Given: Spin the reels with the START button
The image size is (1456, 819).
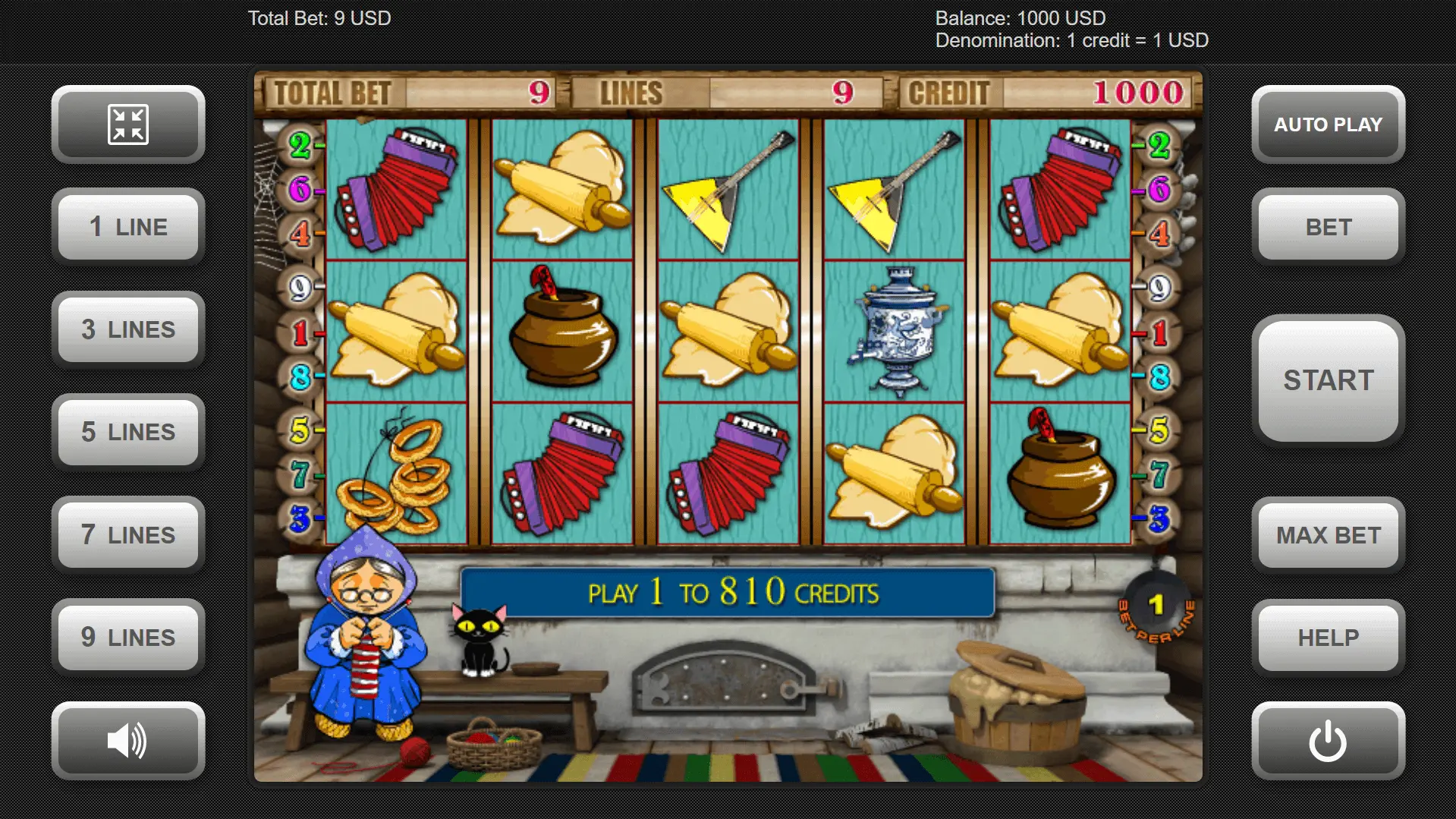Looking at the screenshot, I should tap(1328, 380).
